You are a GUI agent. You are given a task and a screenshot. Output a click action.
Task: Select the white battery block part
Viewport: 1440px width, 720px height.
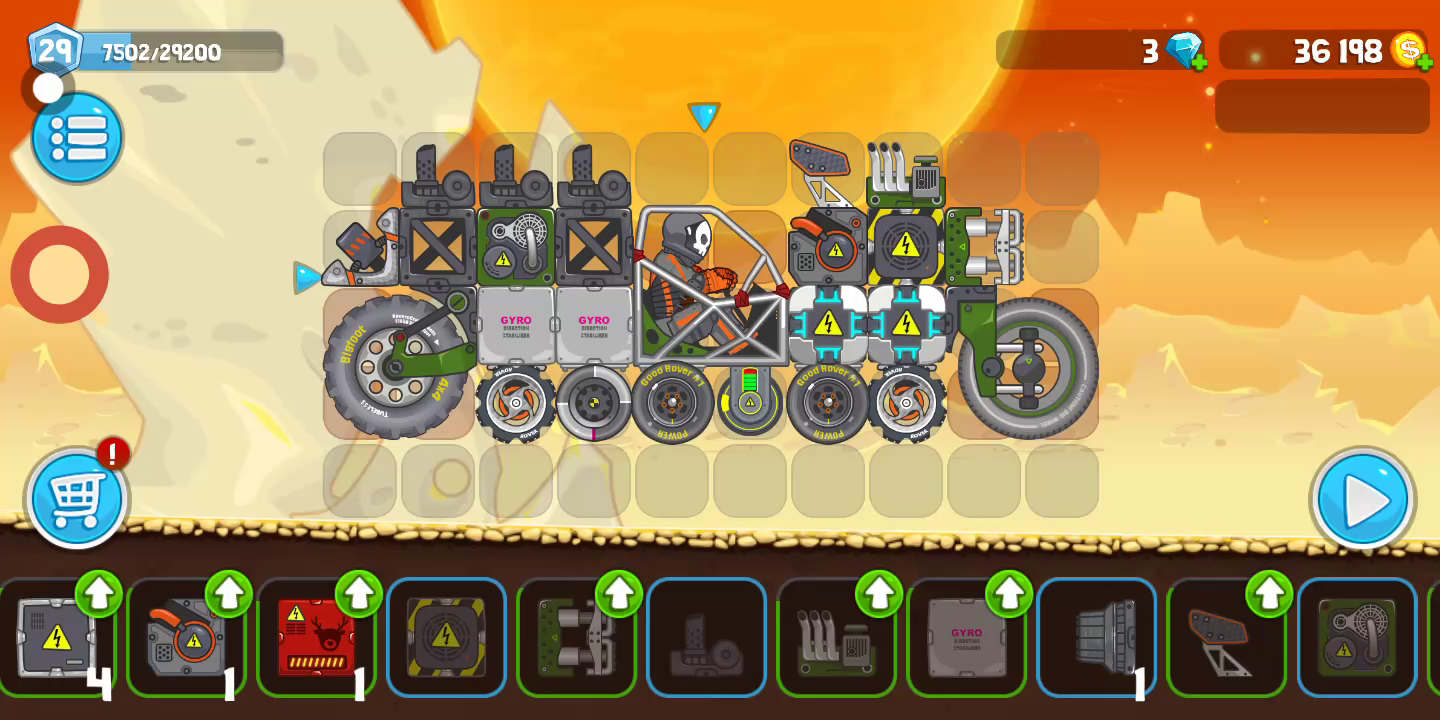56,637
